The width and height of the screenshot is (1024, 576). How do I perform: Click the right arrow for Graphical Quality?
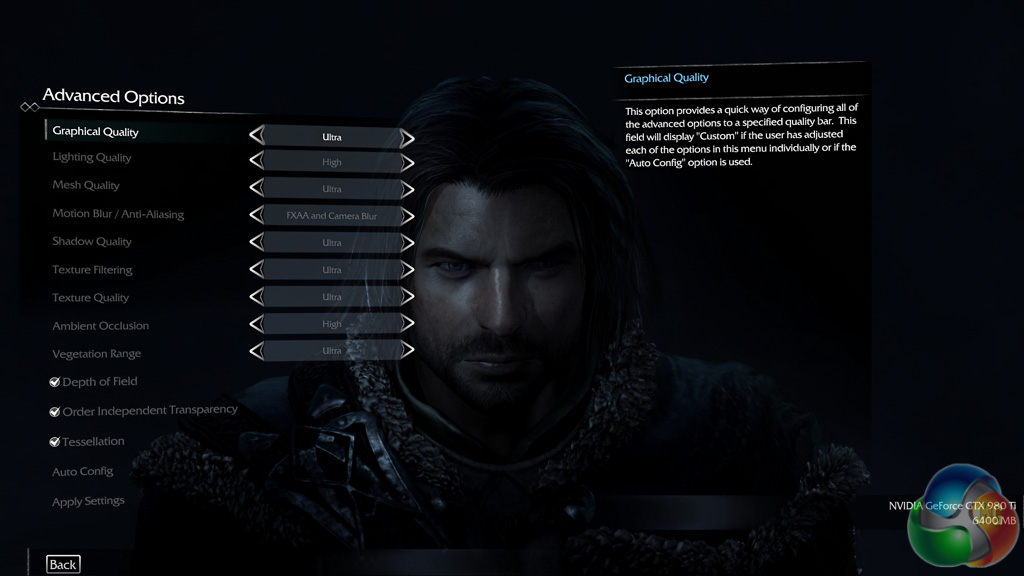(x=407, y=137)
